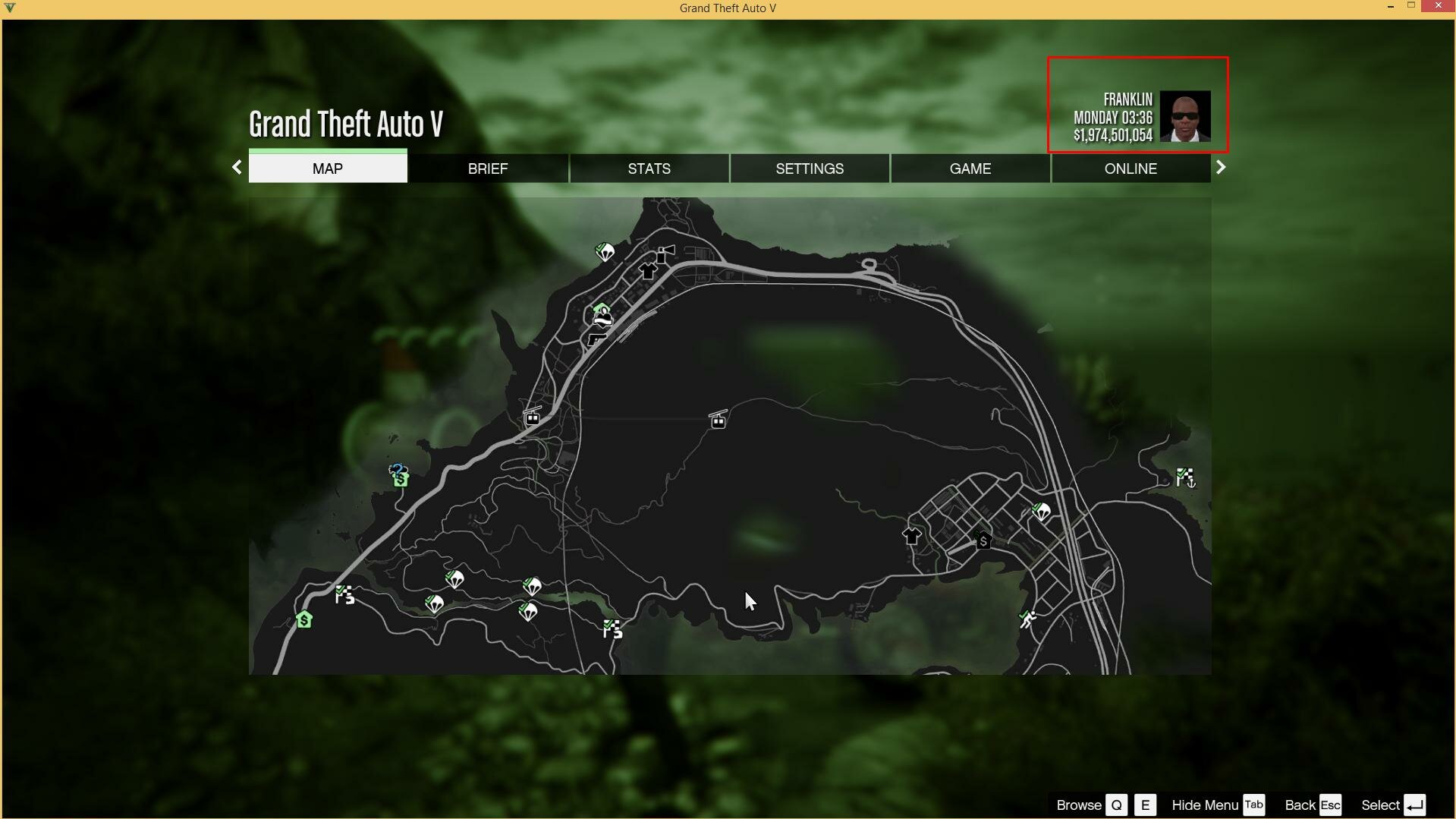Select the pistol gun shop map marker
Viewport: 1456px width, 819px height.
(x=597, y=339)
